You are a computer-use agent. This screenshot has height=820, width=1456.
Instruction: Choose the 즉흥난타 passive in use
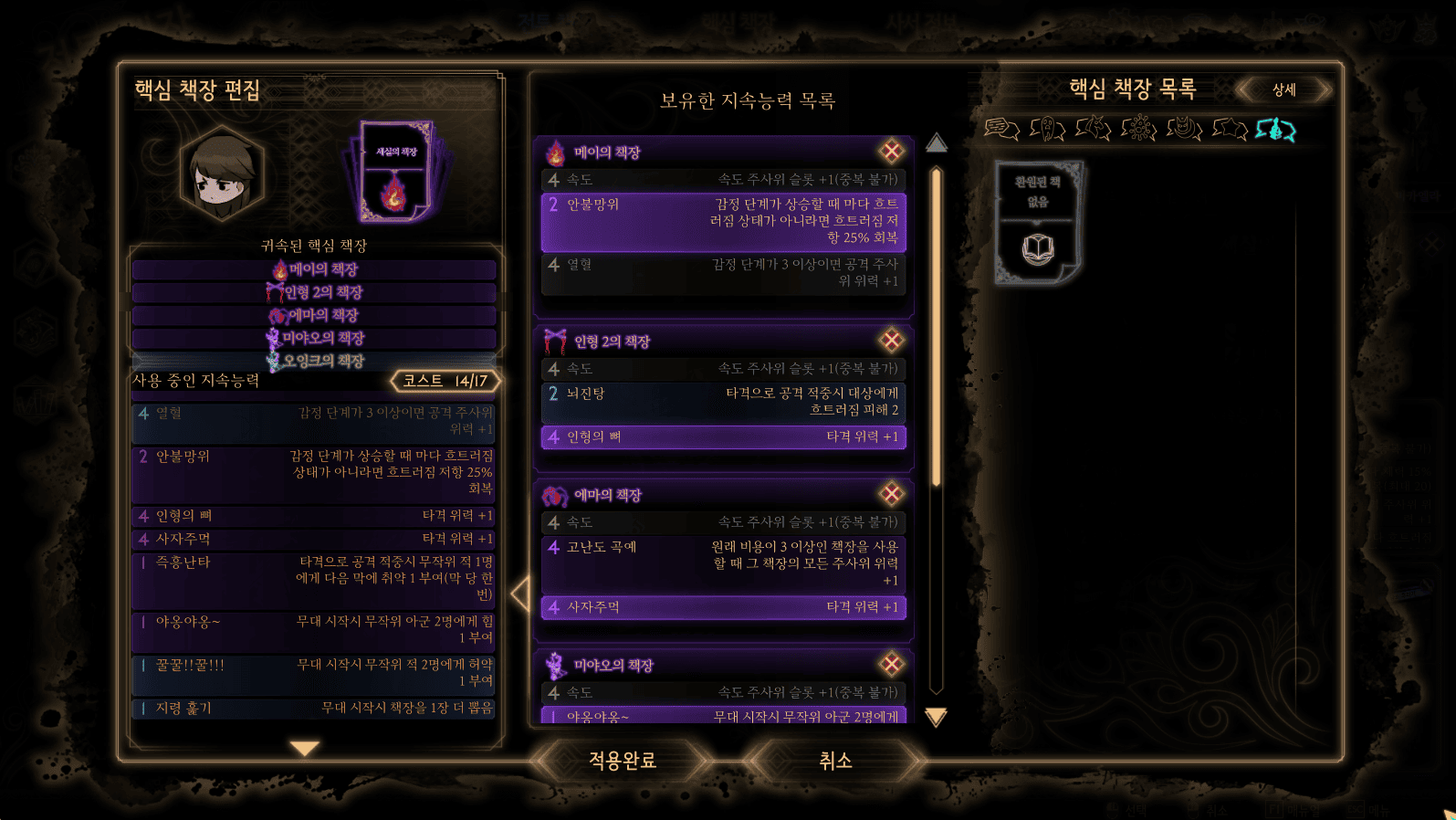click(313, 578)
